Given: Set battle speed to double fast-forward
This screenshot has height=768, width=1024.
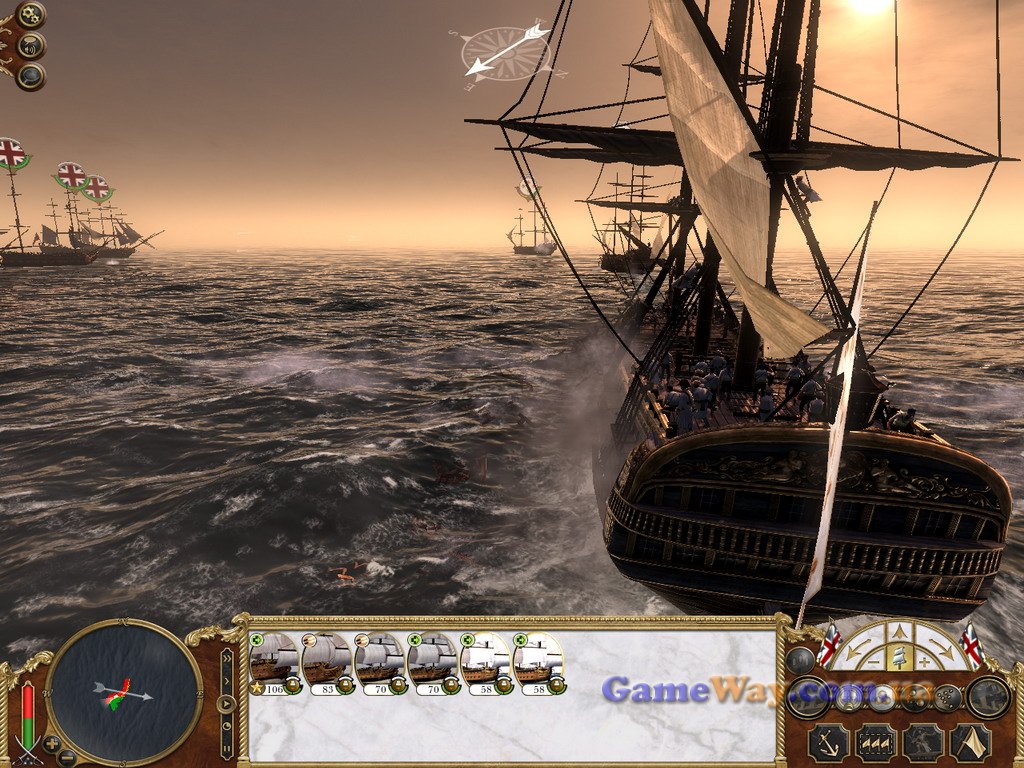Looking at the screenshot, I should tap(227, 659).
